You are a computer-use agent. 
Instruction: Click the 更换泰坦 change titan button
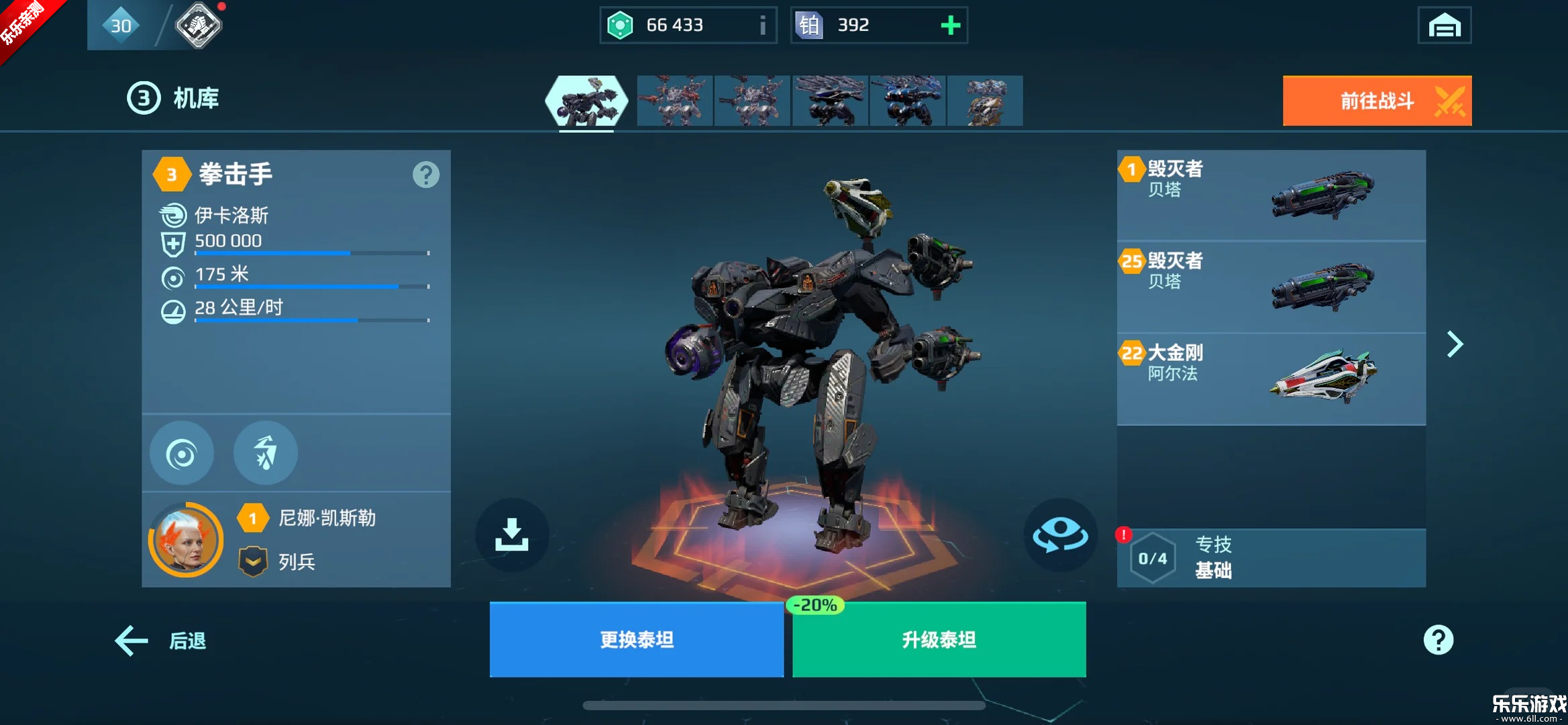[636, 639]
